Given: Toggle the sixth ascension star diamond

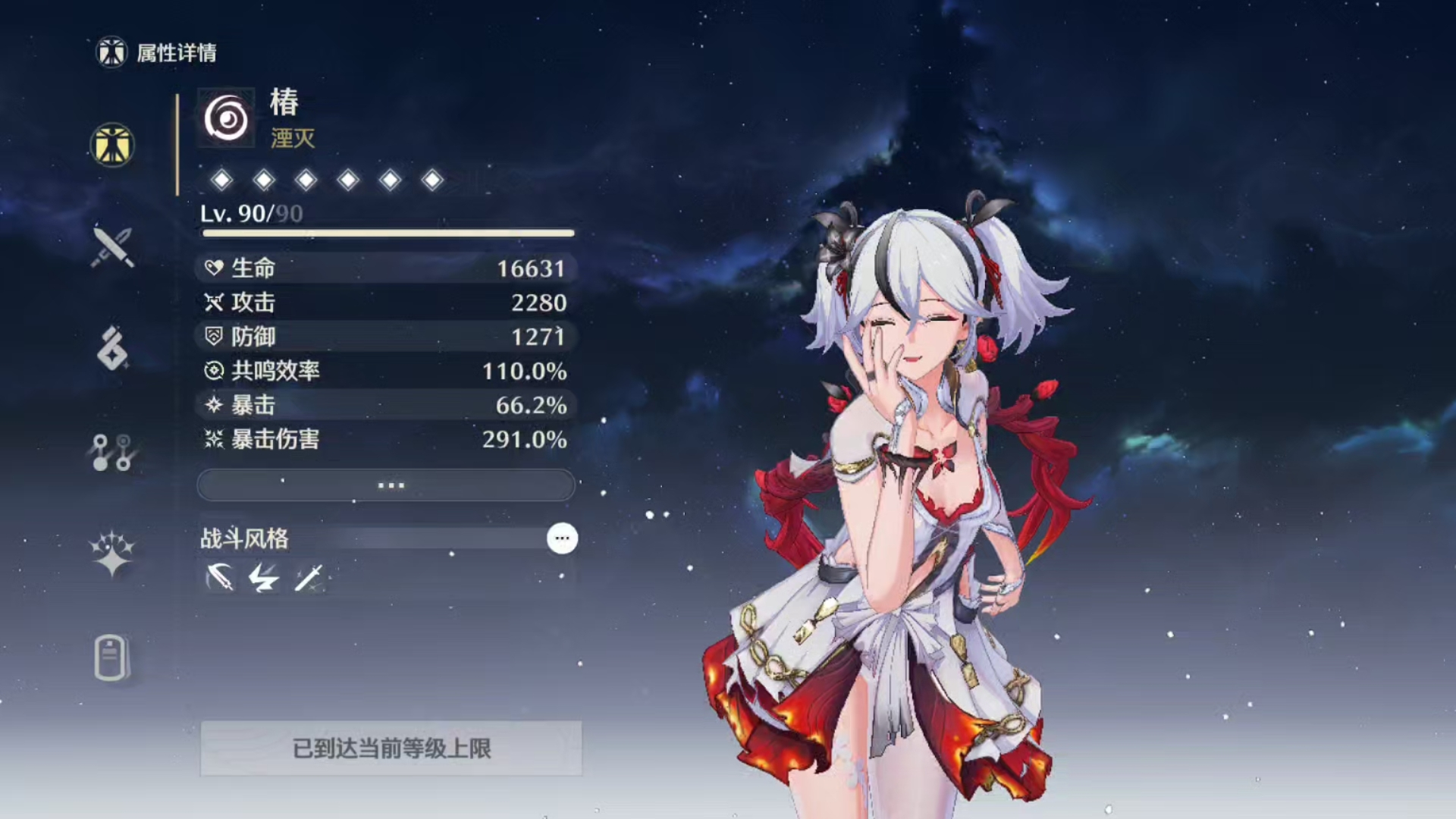Looking at the screenshot, I should coord(431,180).
